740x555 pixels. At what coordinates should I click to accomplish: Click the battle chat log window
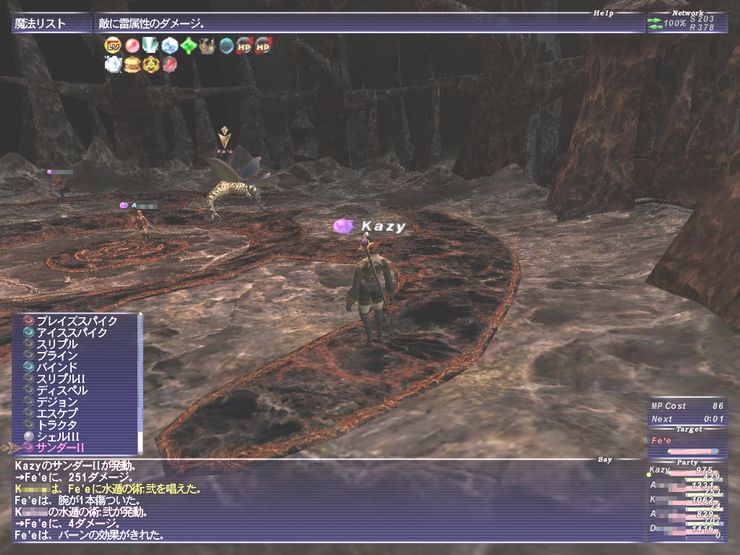(x=320, y=500)
